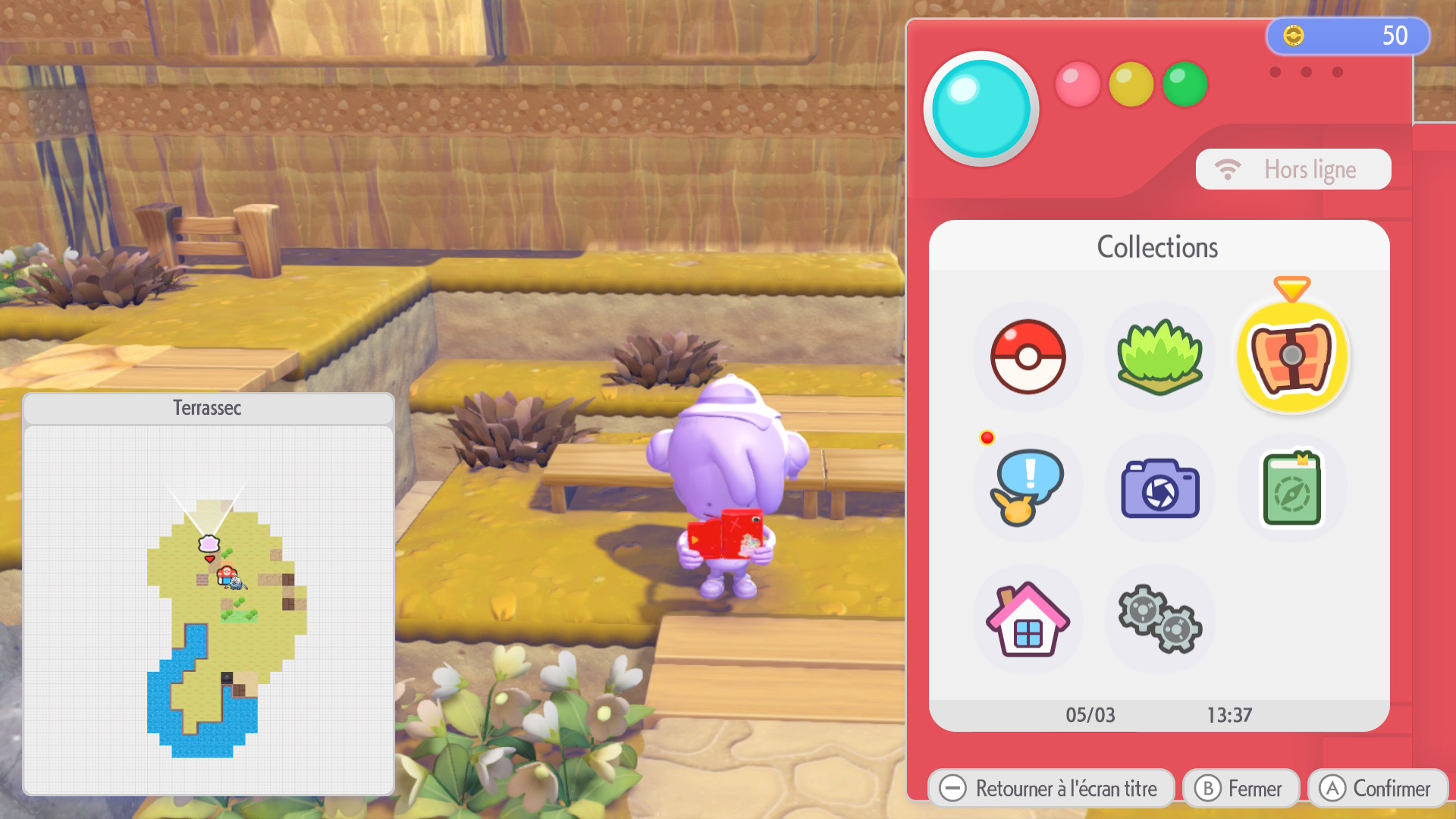This screenshot has width=1456, height=819.
Task: Select the pink-roof house icon
Action: point(1028,620)
